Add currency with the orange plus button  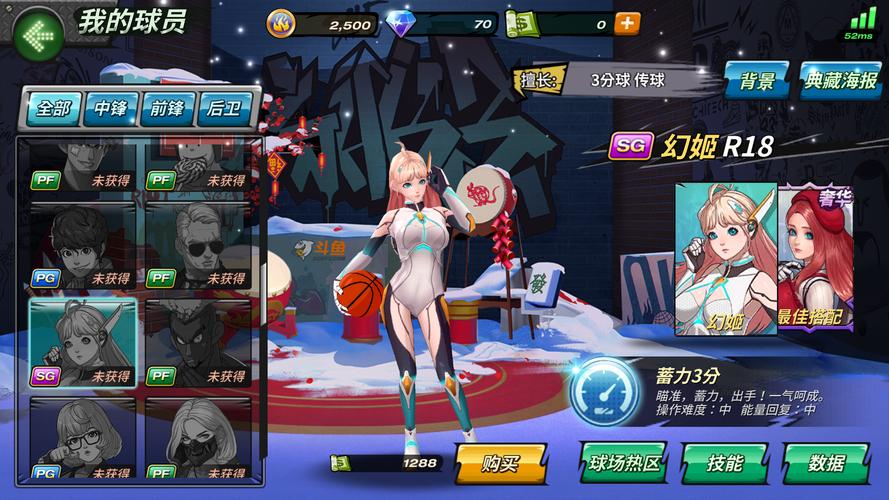(627, 24)
